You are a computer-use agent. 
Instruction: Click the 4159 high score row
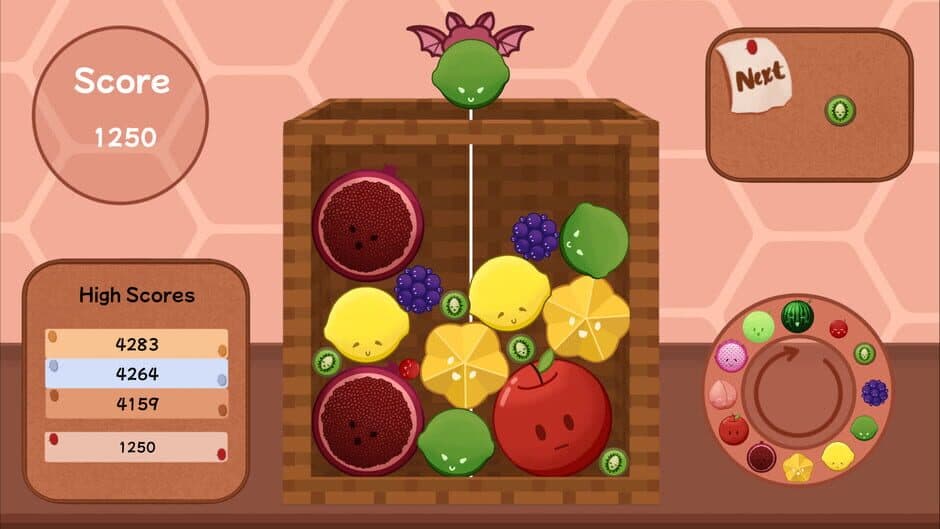(x=137, y=404)
